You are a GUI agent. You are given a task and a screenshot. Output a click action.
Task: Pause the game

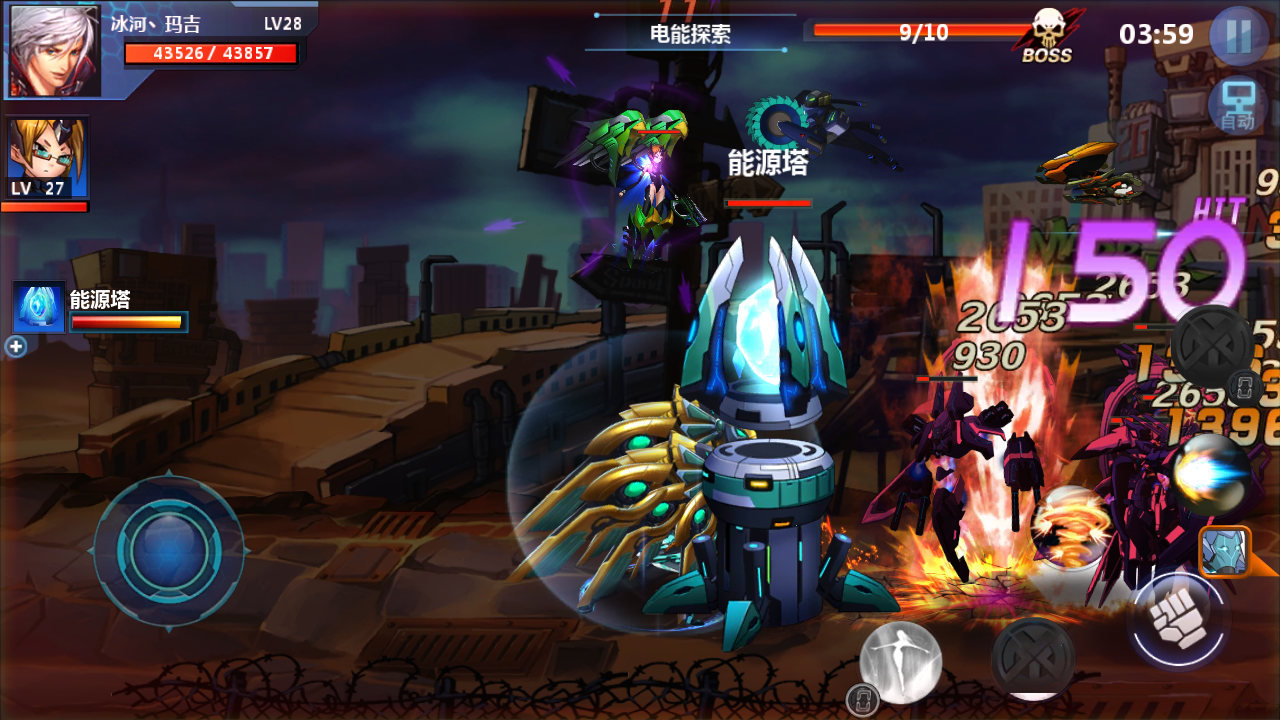click(x=1238, y=36)
